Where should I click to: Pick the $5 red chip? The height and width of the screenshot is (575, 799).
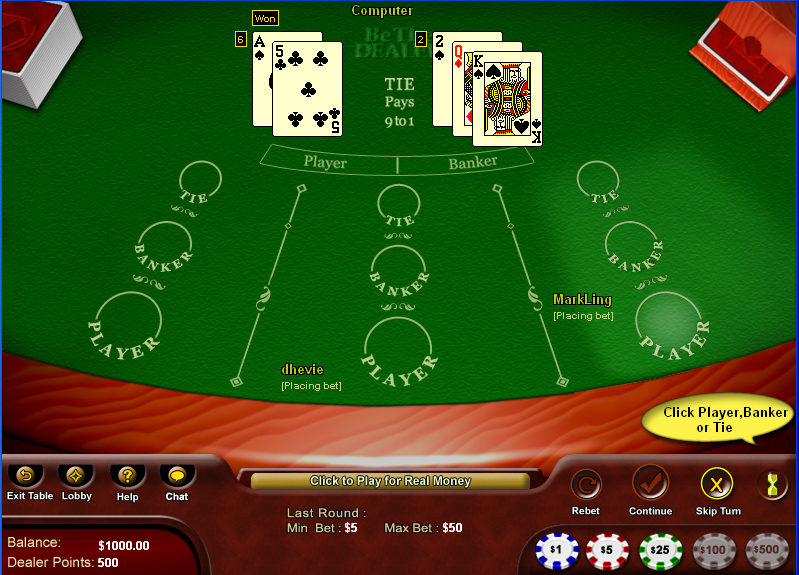(x=608, y=550)
